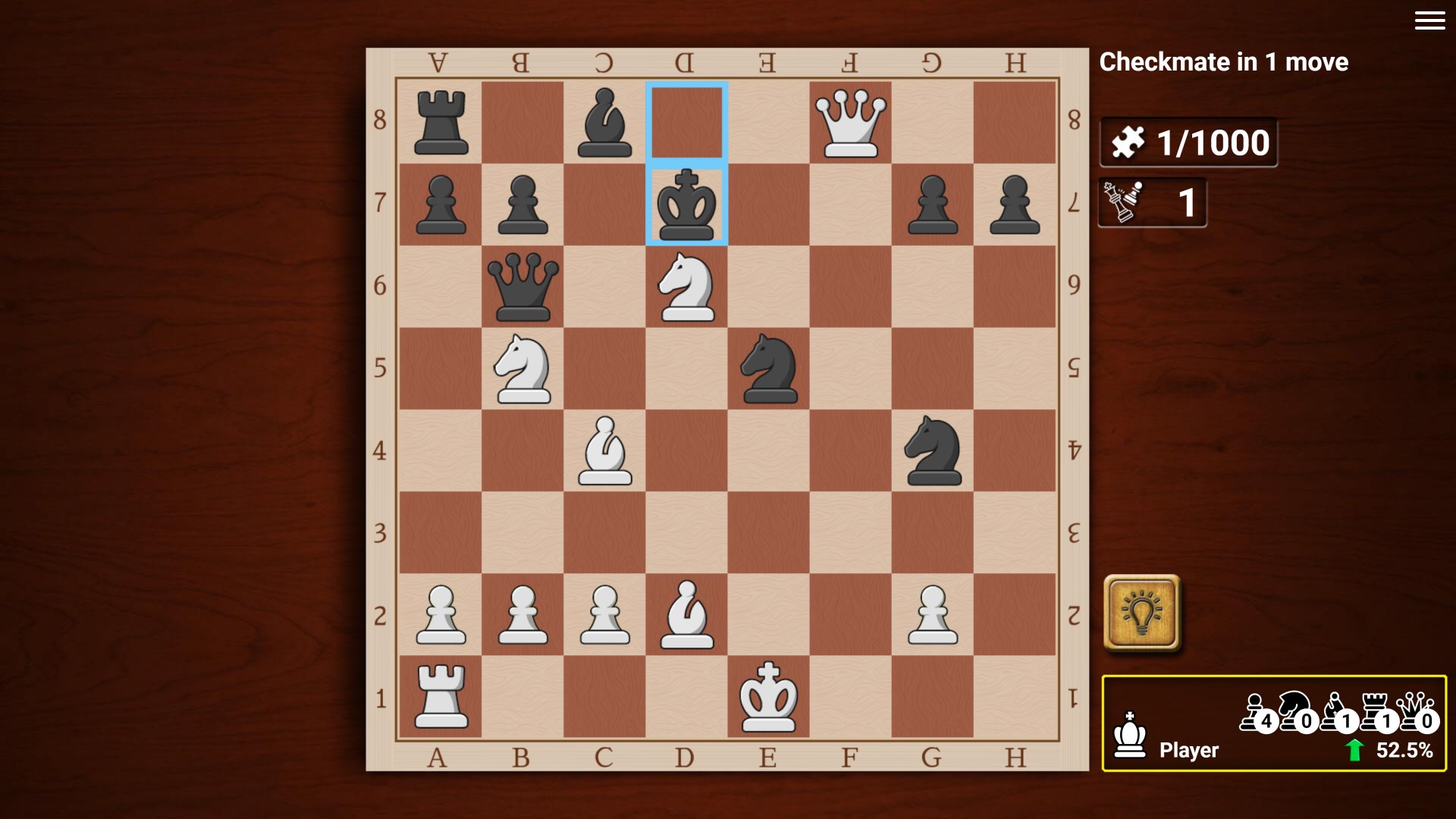1456x819 pixels.
Task: Select the white king on e1
Action: [768, 698]
